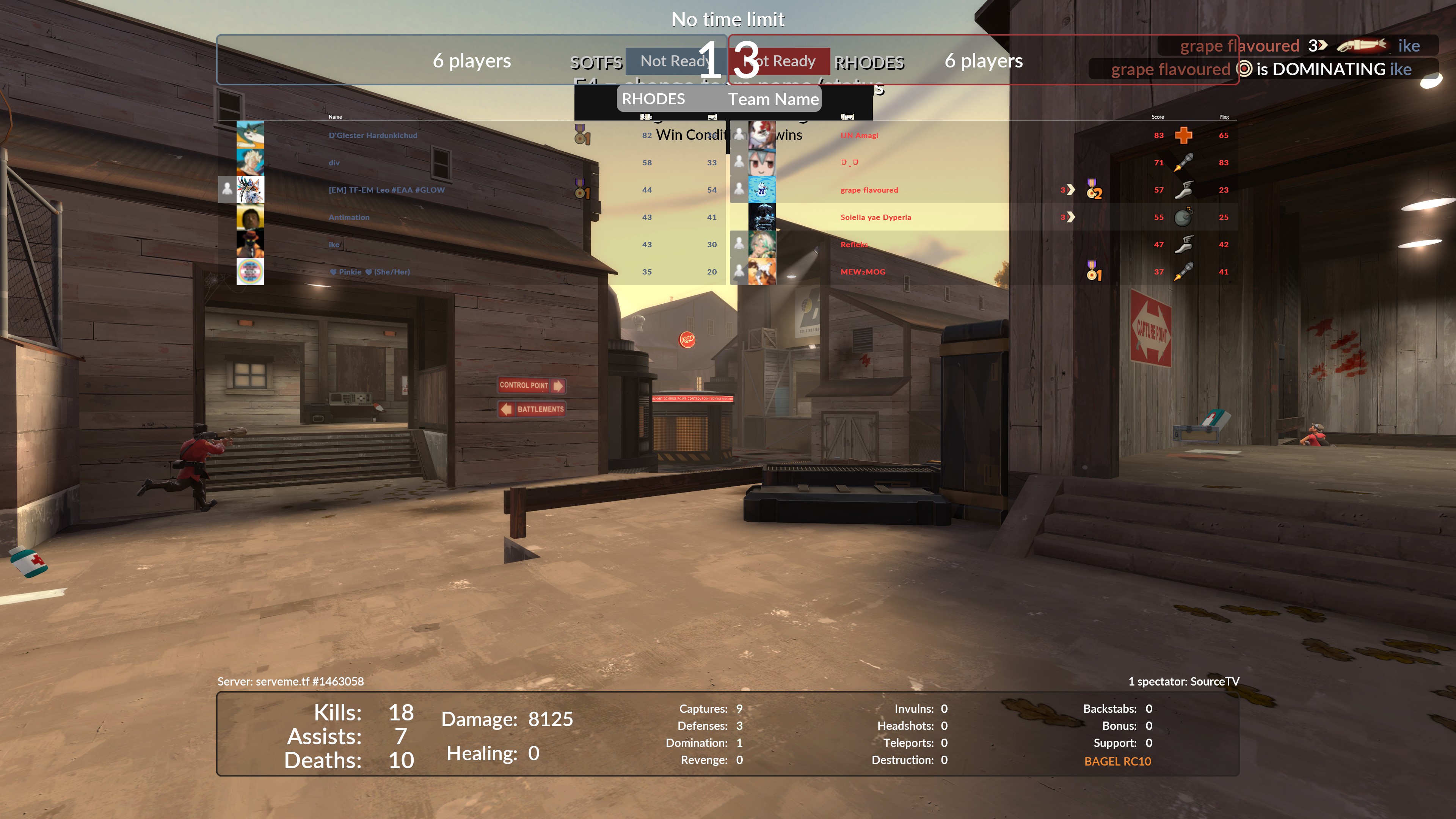Select Antimation in the BLU player list
The width and height of the screenshot is (1456, 819).
tap(349, 218)
